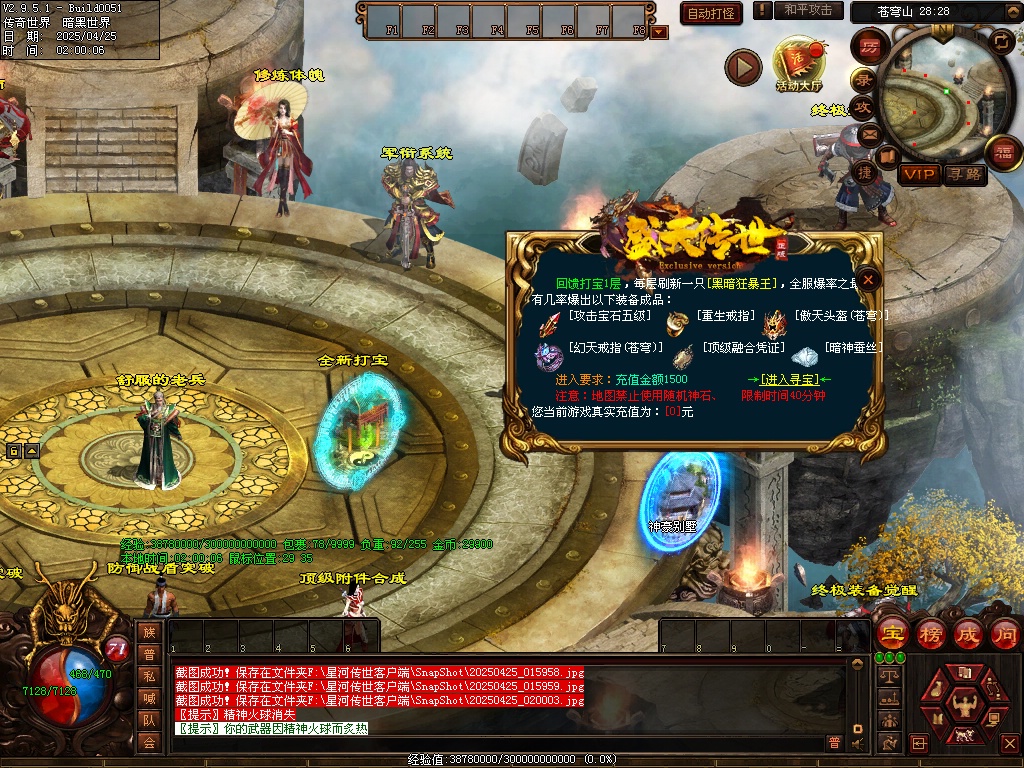Open the 福 welfare button beside the minimap
The width and height of the screenshot is (1024, 768).
tap(1002, 153)
